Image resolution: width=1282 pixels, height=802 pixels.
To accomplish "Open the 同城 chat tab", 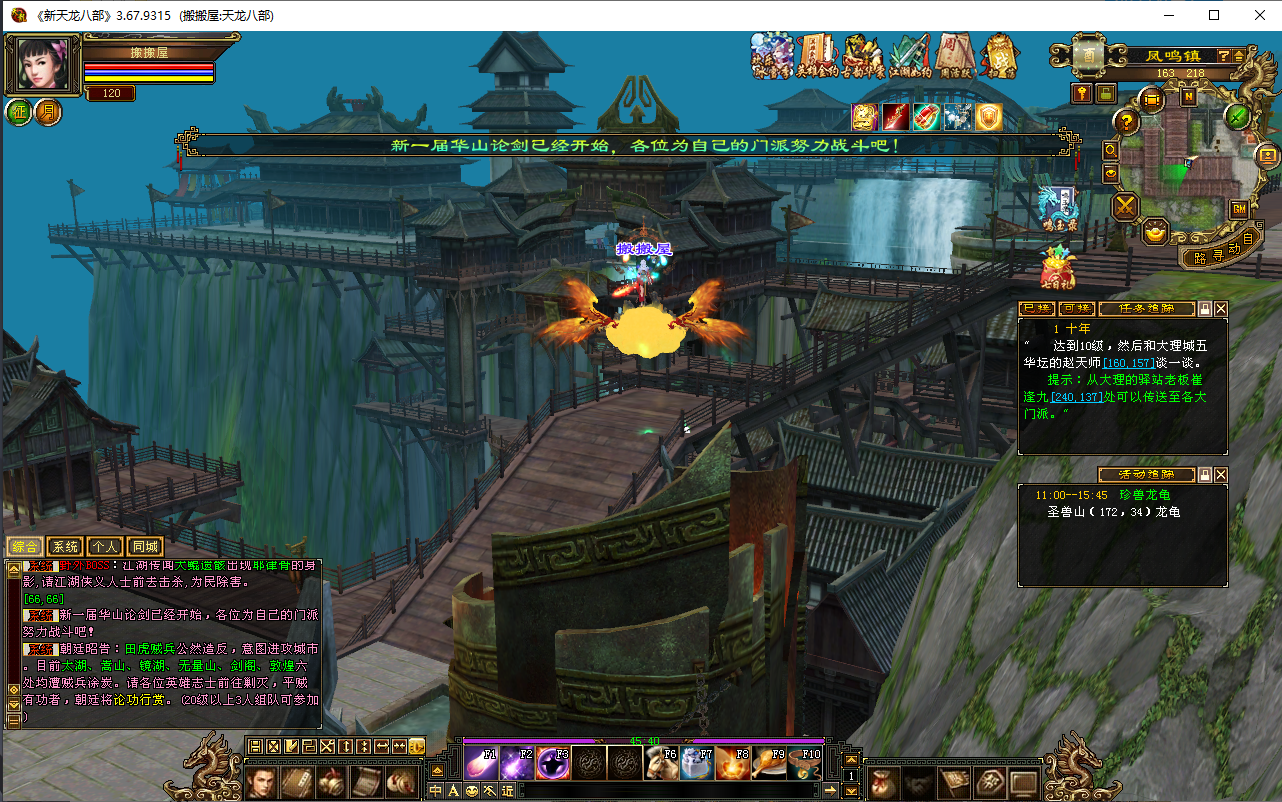I will point(145,547).
